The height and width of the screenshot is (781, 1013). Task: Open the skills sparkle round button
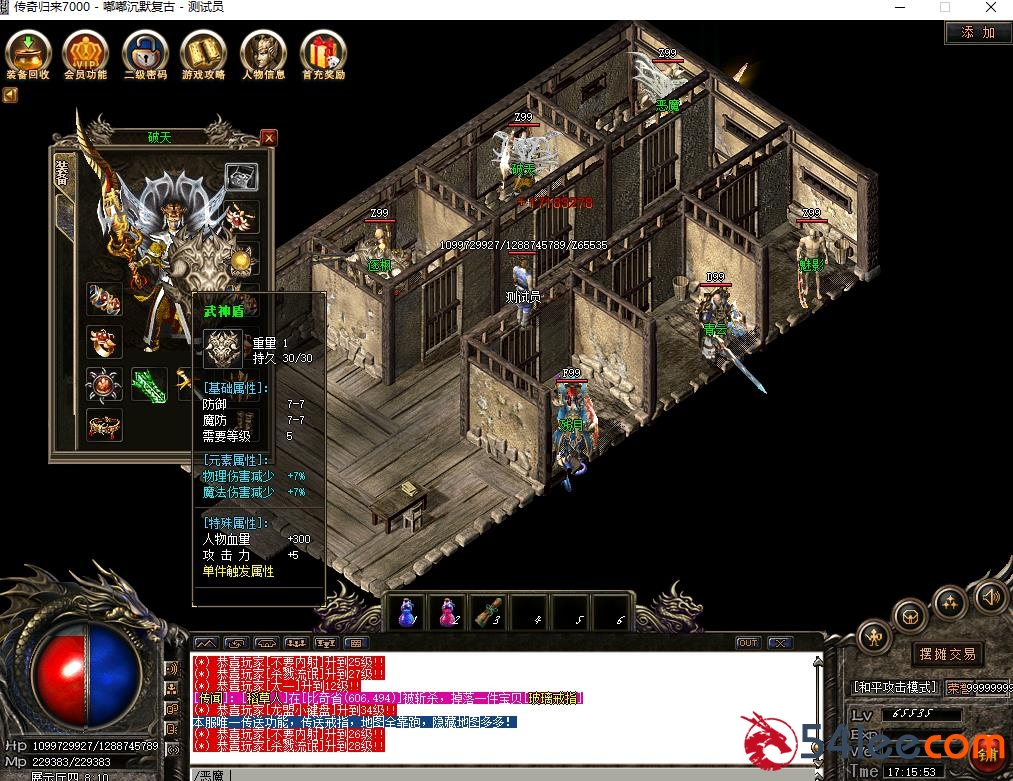point(950,602)
